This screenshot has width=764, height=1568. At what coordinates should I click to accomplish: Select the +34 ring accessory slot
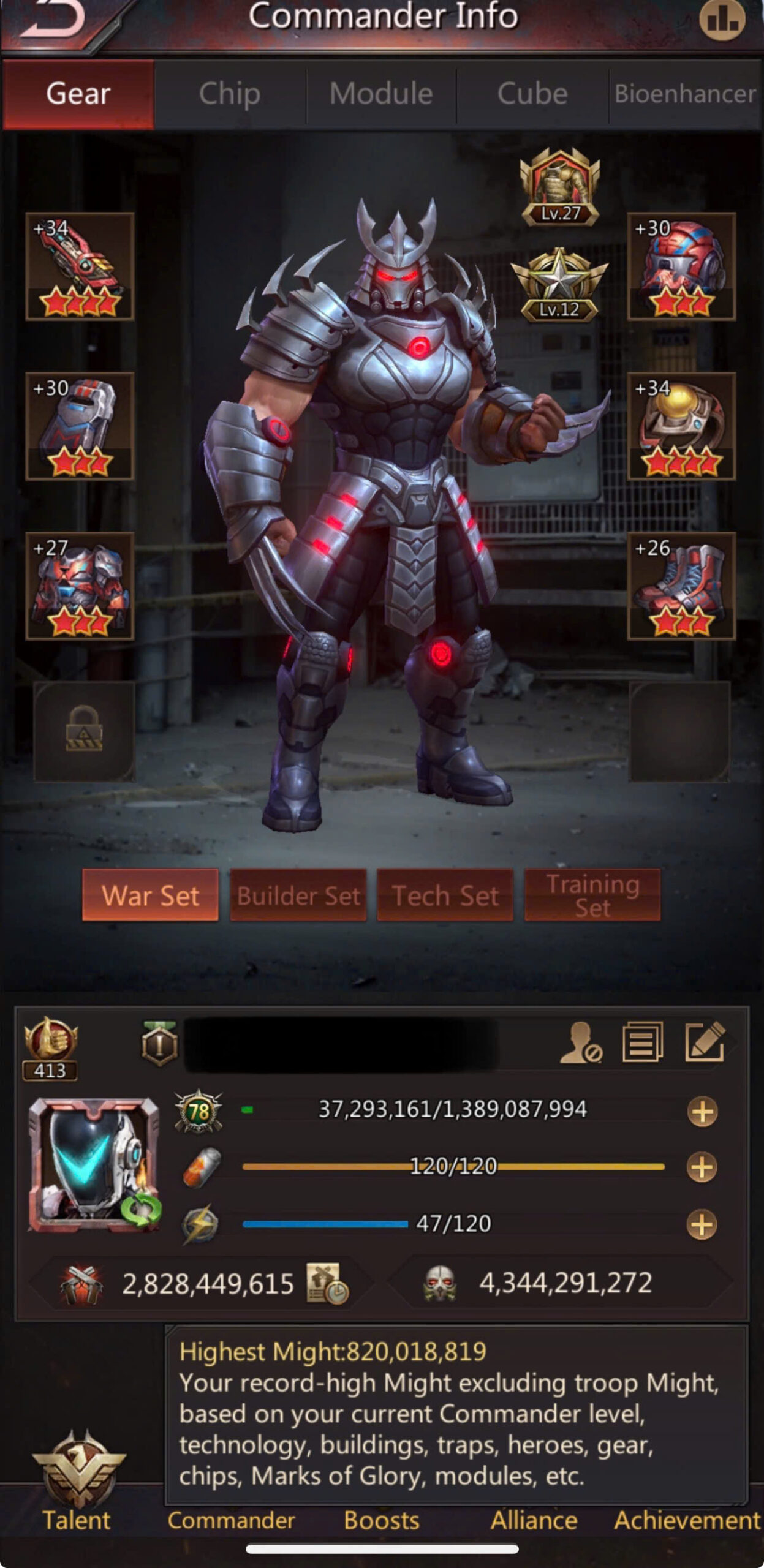(x=681, y=426)
